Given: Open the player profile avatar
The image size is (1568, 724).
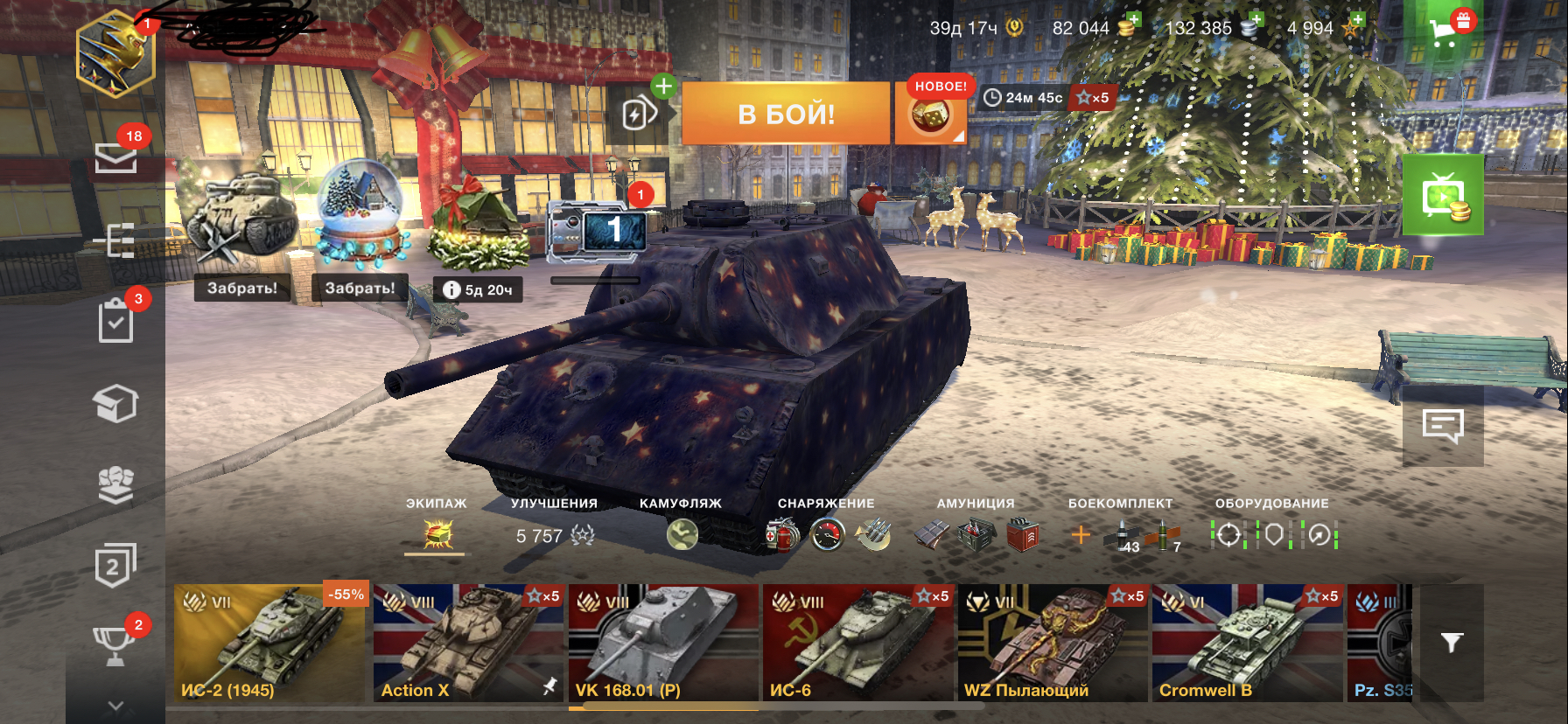Looking at the screenshot, I should pyautogui.click(x=115, y=56).
